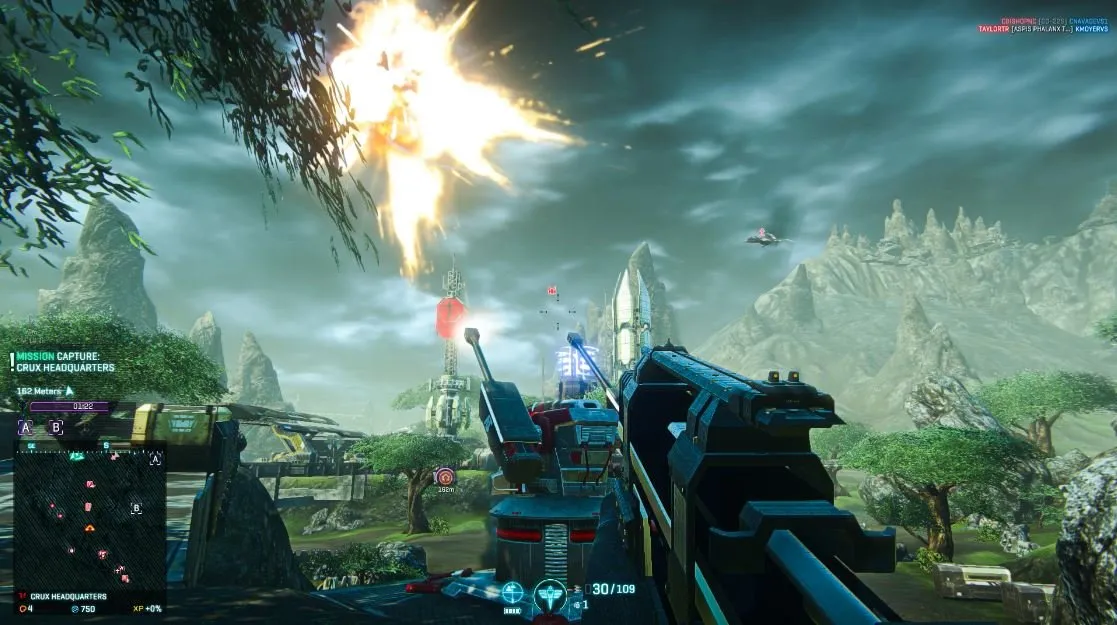The image size is (1117, 625).
Task: Open the minimap
Action: click(x=88, y=515)
